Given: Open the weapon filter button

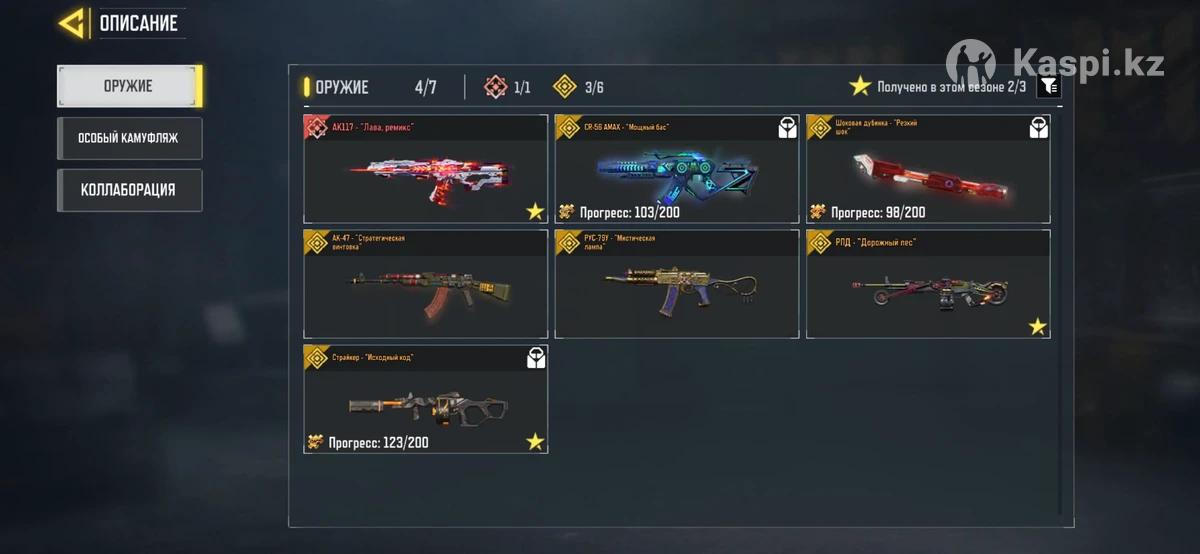Looking at the screenshot, I should pos(1047,87).
